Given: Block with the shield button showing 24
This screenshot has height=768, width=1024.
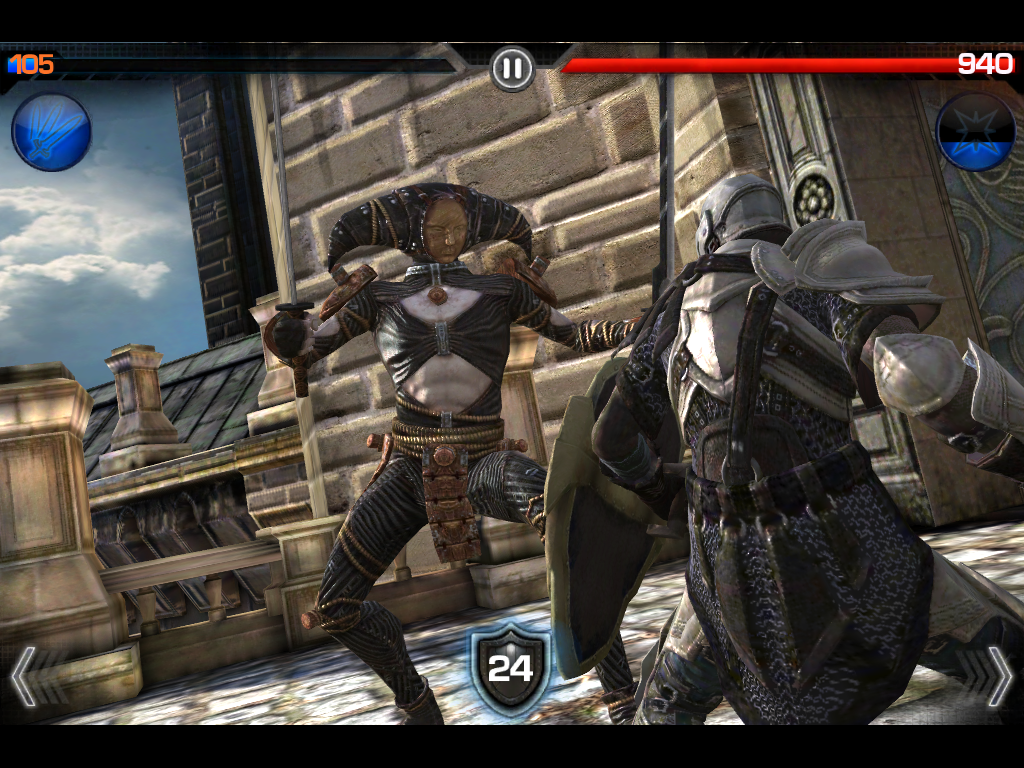Looking at the screenshot, I should pyautogui.click(x=511, y=667).
